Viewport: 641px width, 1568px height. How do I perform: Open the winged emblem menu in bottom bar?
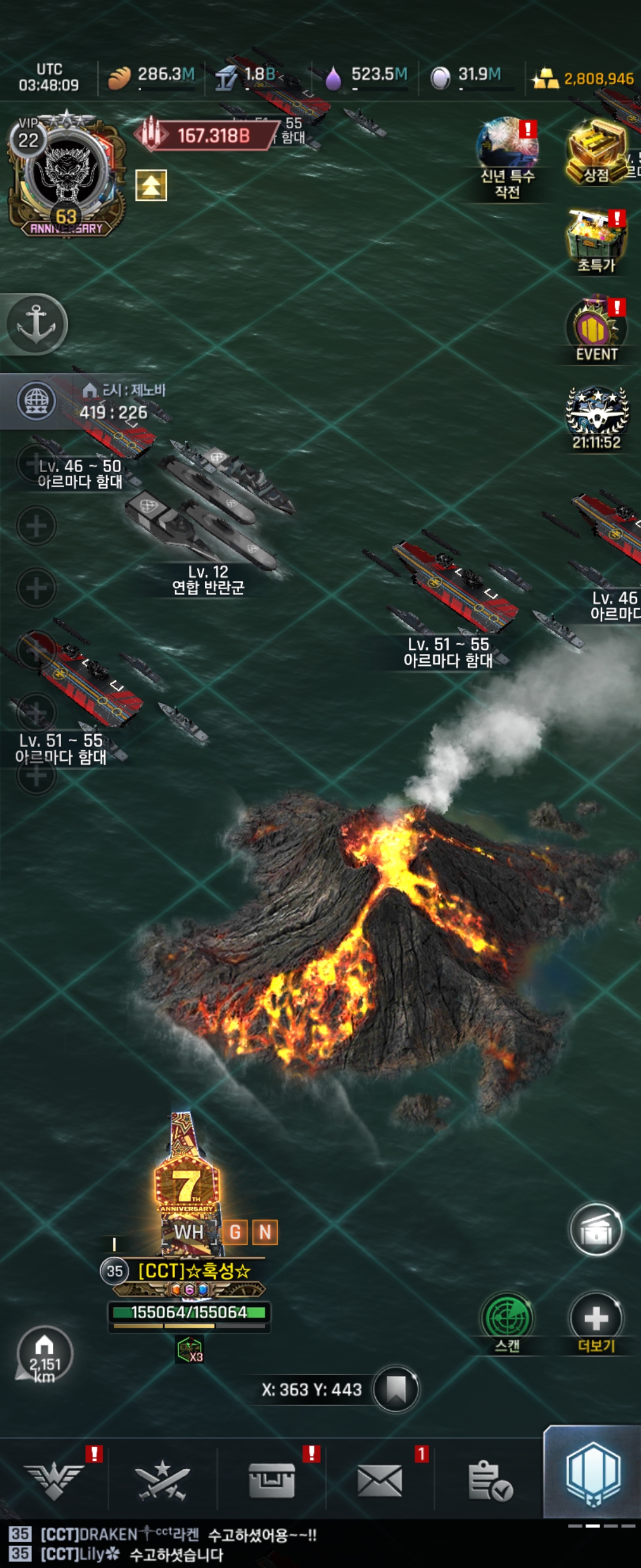54,1480
